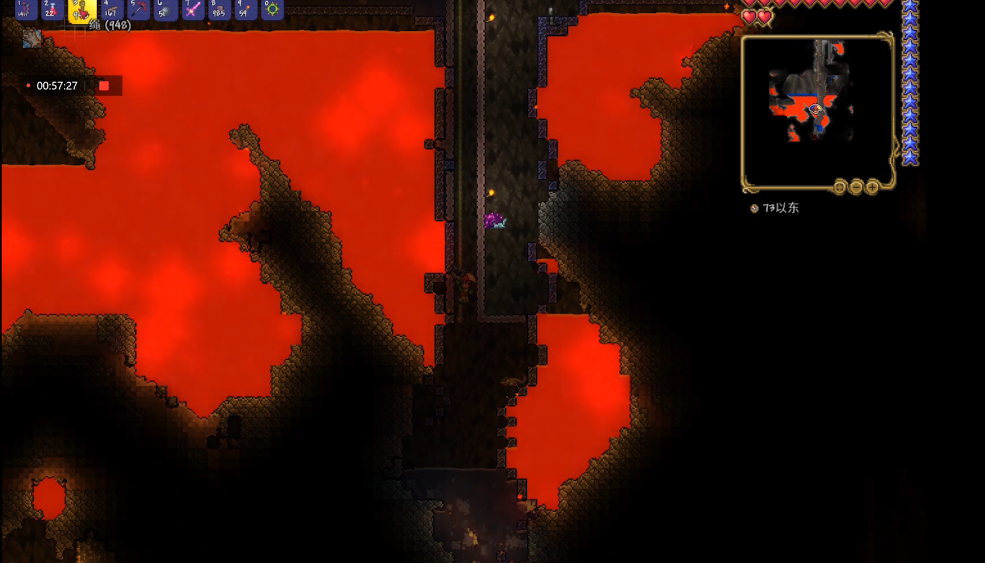985x563 pixels.
Task: Click the minimap
Action: [817, 110]
